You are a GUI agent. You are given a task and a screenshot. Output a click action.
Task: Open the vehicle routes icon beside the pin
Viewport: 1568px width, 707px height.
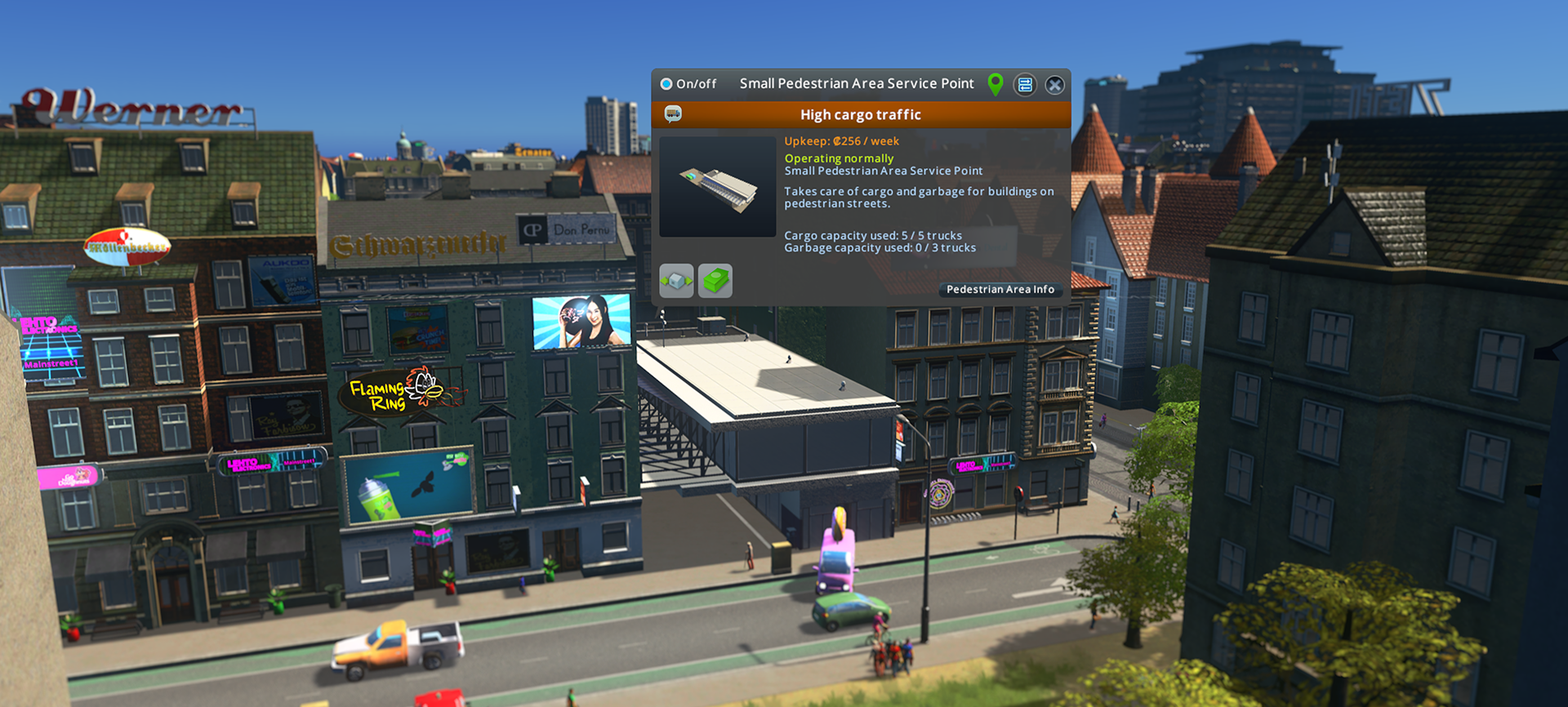pos(1025,84)
